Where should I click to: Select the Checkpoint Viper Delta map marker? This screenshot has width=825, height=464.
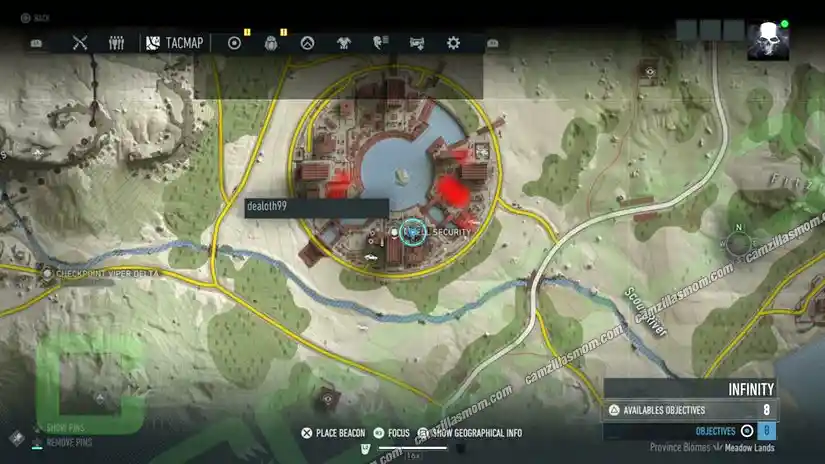(x=46, y=271)
